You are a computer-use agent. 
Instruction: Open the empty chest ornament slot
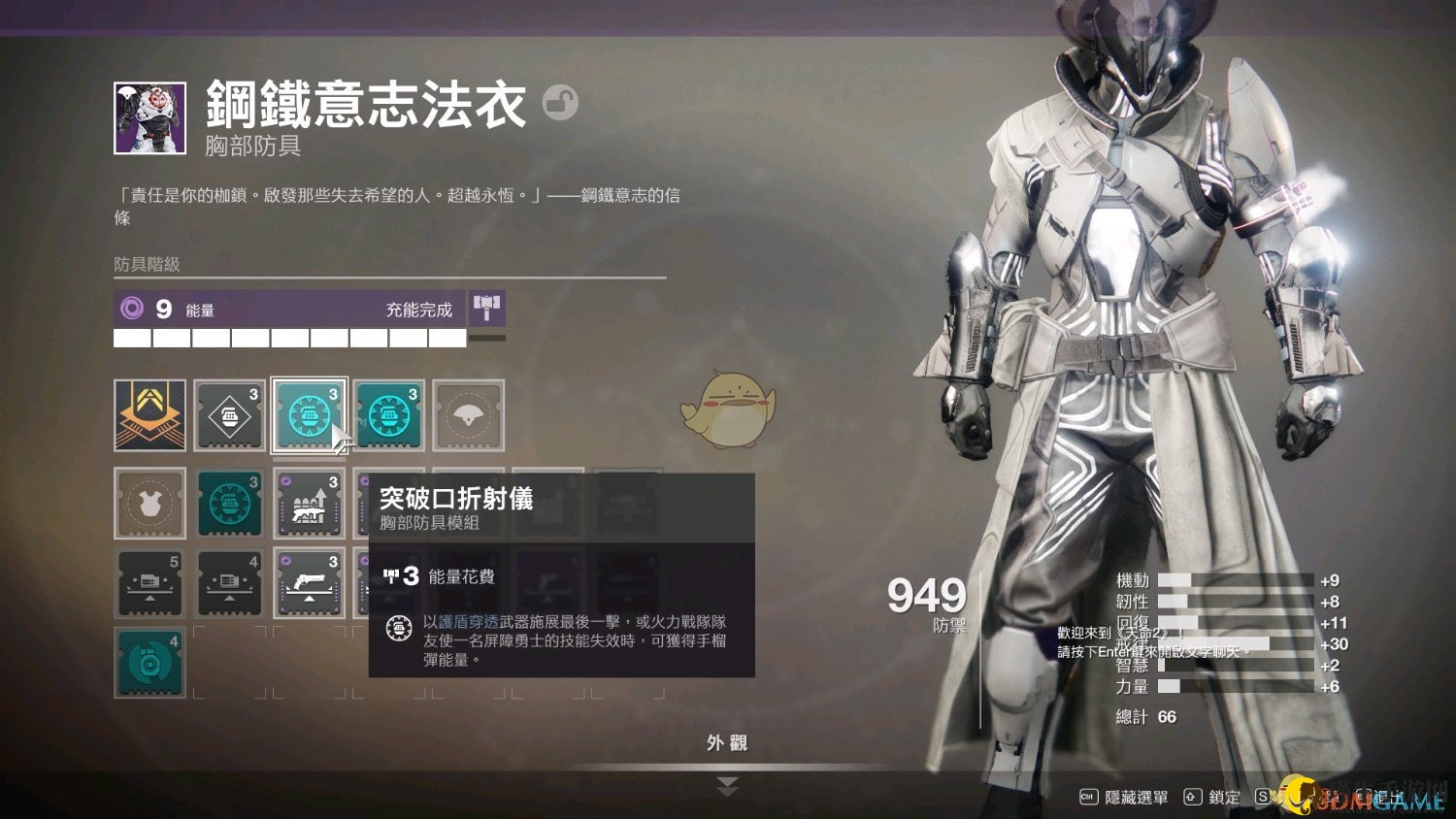pyautogui.click(x=149, y=503)
